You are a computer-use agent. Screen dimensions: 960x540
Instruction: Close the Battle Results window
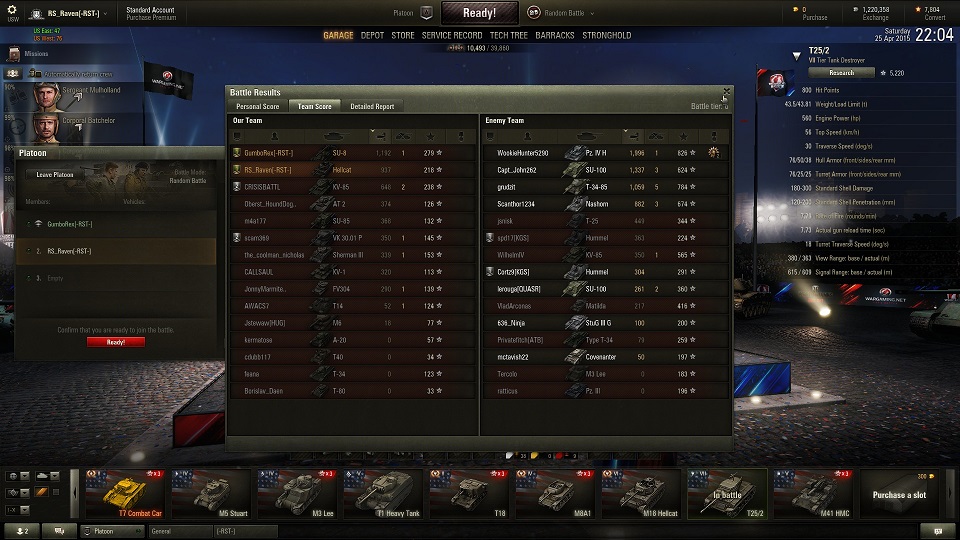(x=727, y=91)
